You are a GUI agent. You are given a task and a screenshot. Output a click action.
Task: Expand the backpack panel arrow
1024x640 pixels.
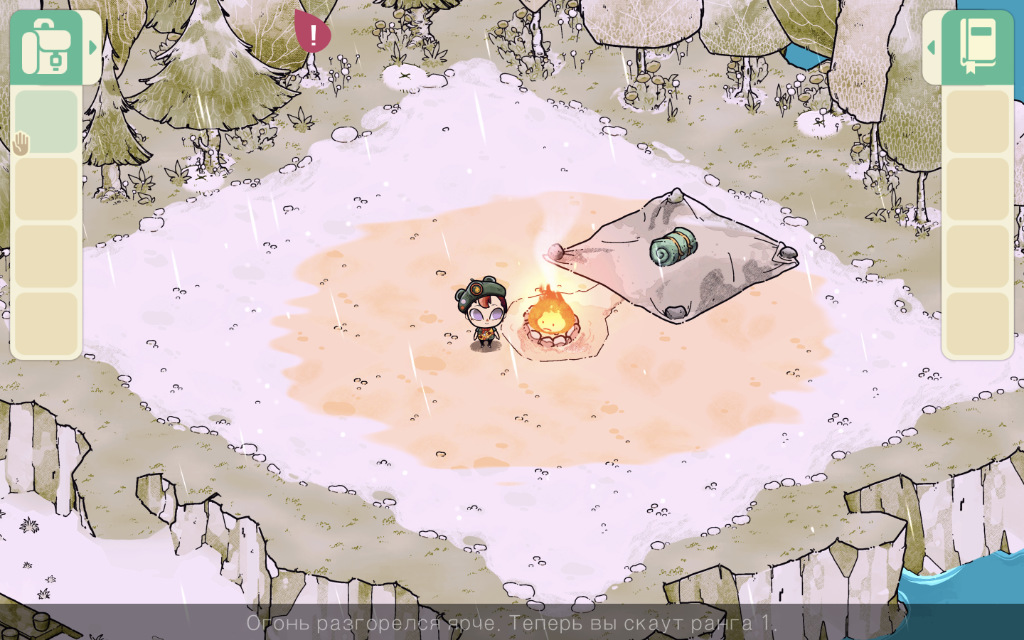pos(93,47)
